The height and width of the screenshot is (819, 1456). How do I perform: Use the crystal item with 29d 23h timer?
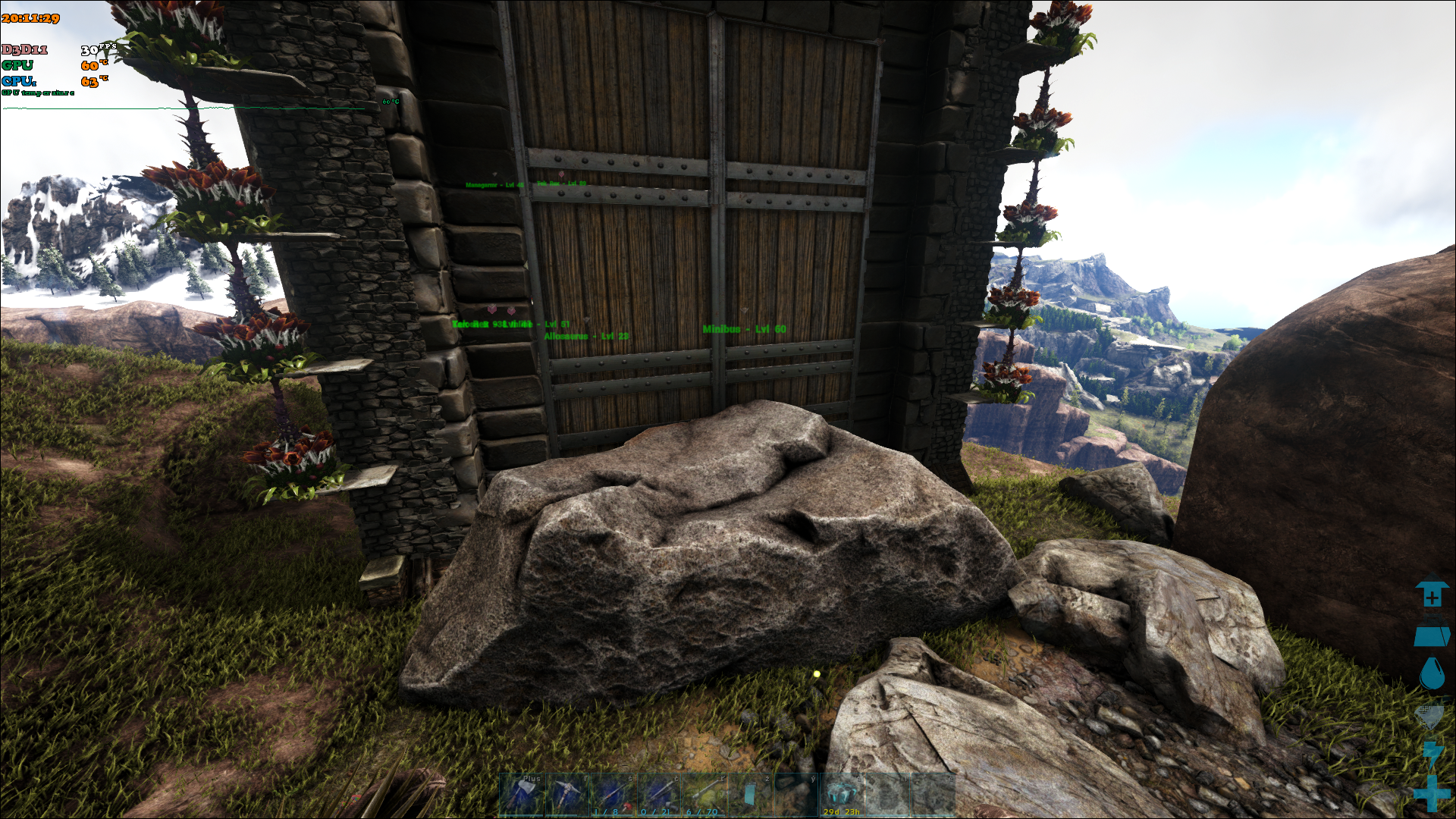(841, 795)
